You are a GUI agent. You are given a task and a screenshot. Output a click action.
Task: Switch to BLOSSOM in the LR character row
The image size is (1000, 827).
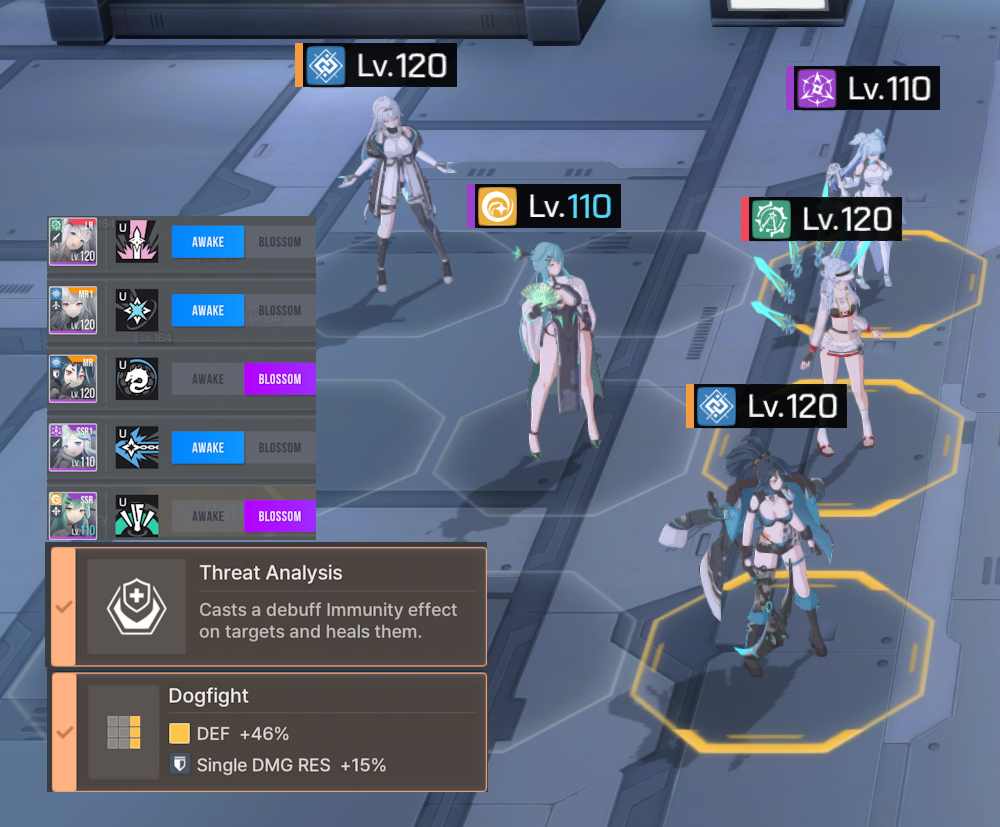click(280, 242)
